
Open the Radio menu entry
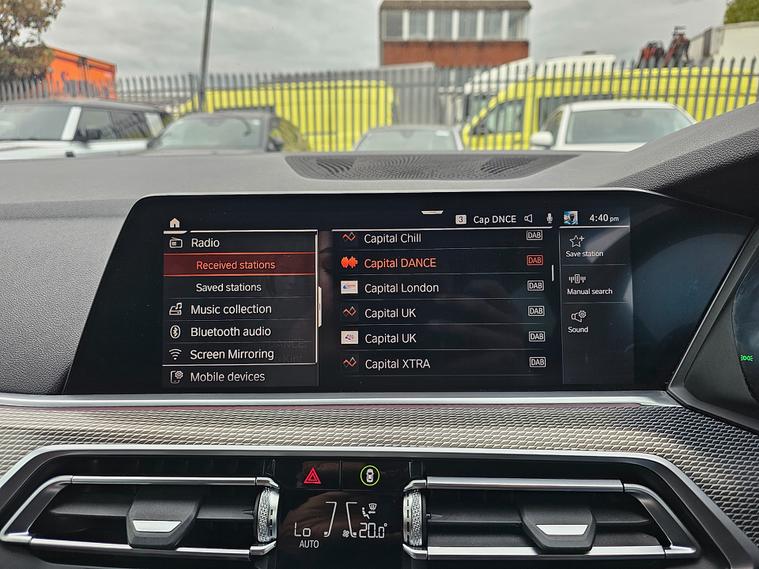pos(205,242)
